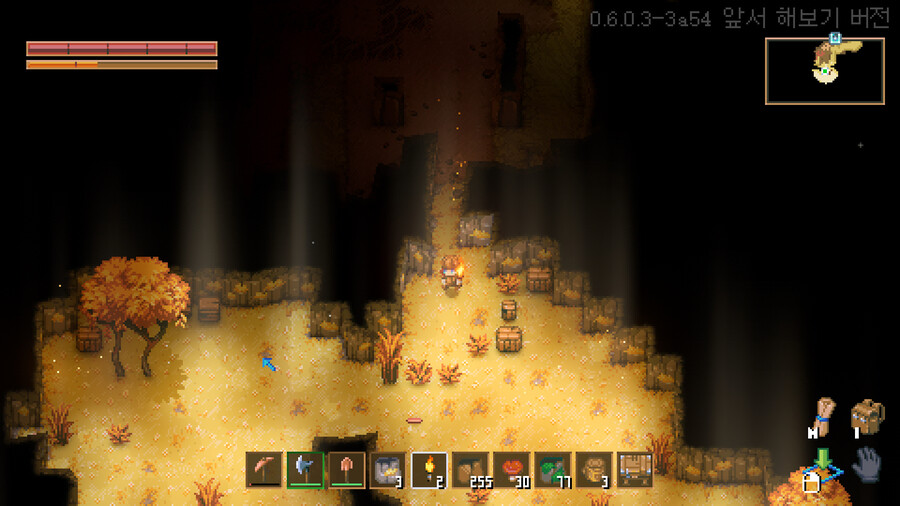Select the axe hotbar slot
The height and width of the screenshot is (506, 900).
(306, 469)
